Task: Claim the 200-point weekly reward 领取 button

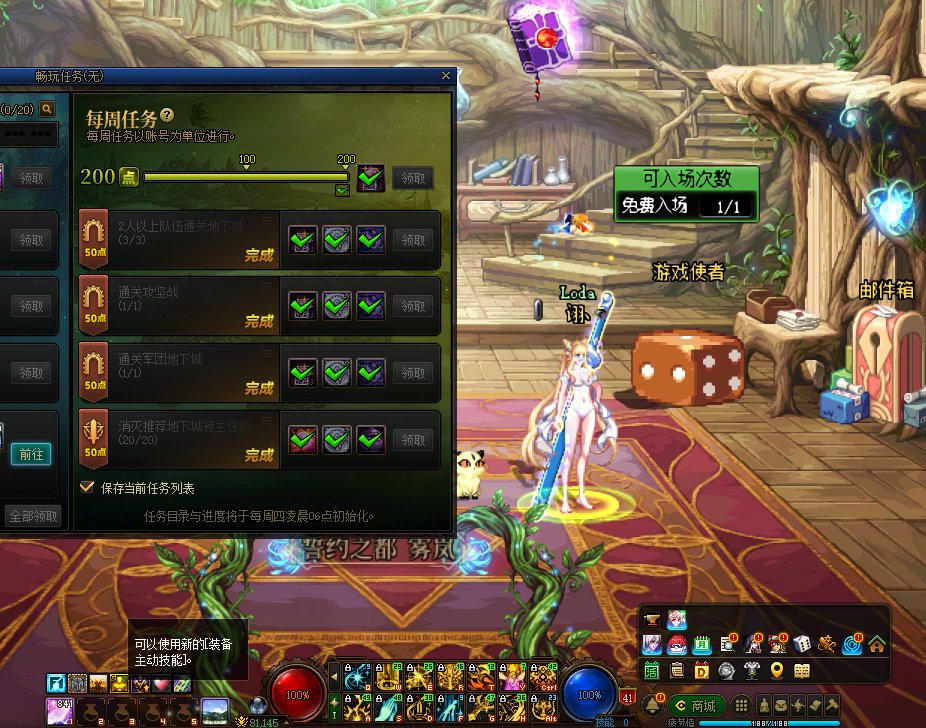Action: 413,178
